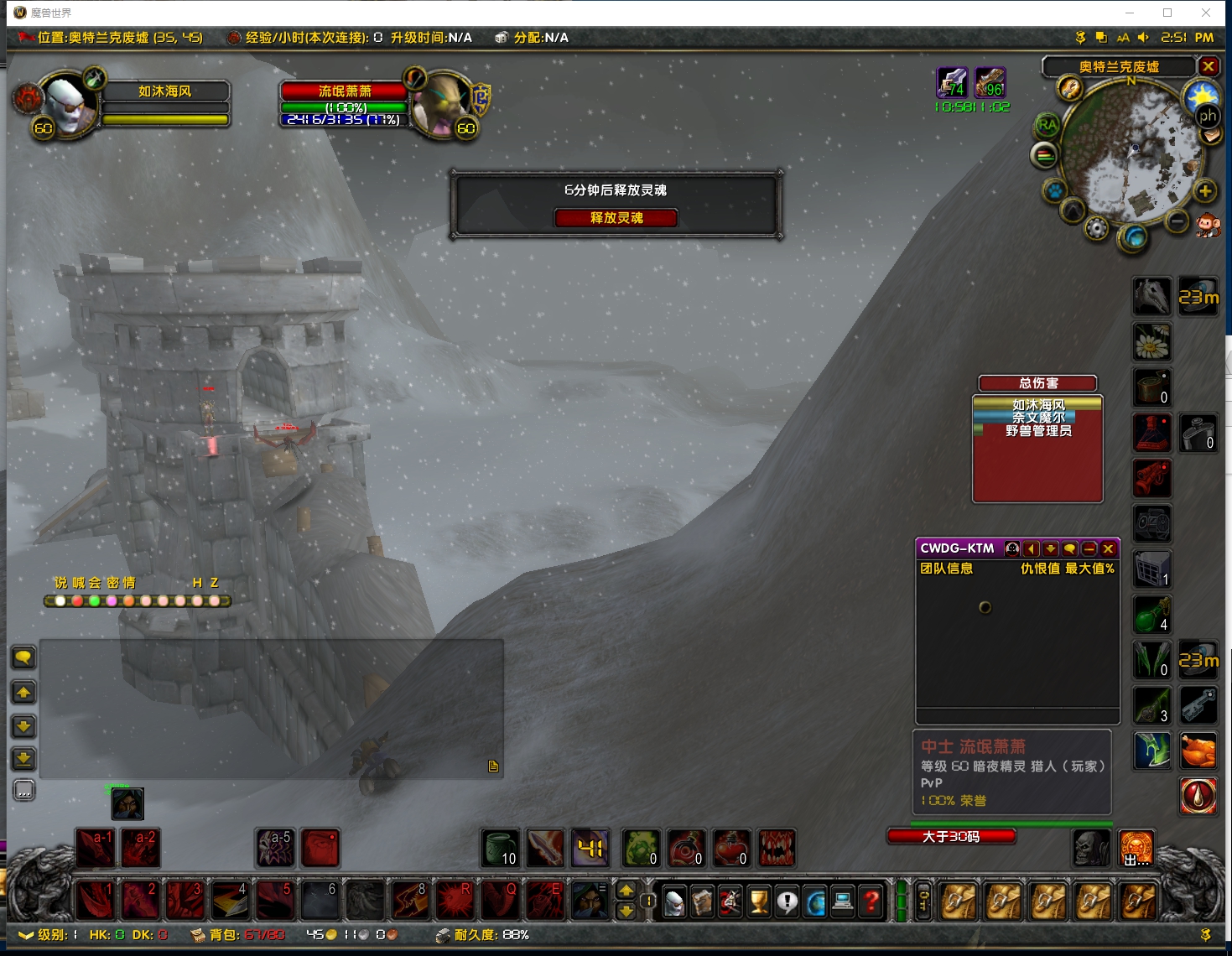Activate the ability in action slot 4
Viewport: 1232px width, 956px height.
(x=230, y=901)
